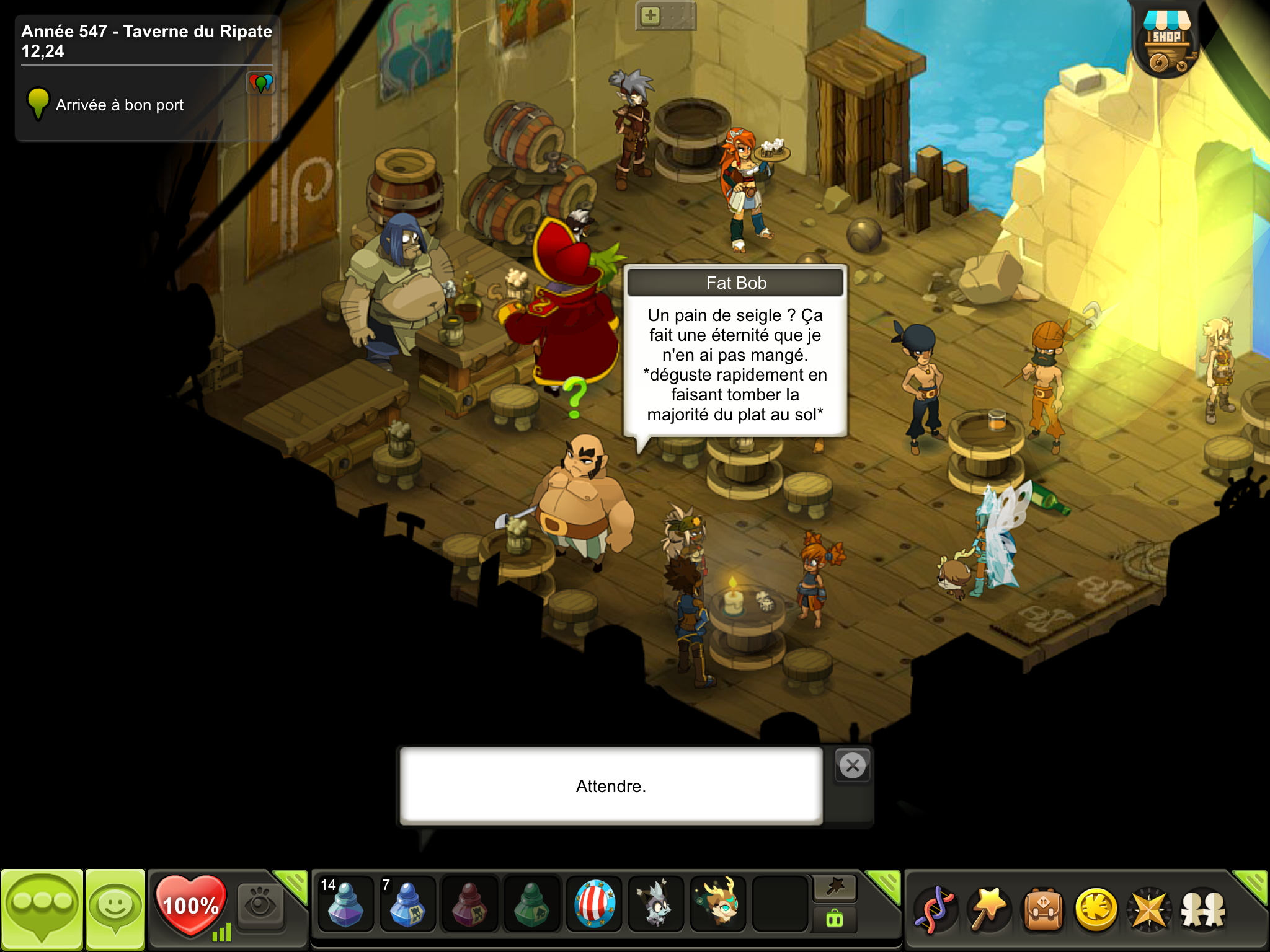
Task: Select the grey wolf pet slot
Action: (x=656, y=904)
